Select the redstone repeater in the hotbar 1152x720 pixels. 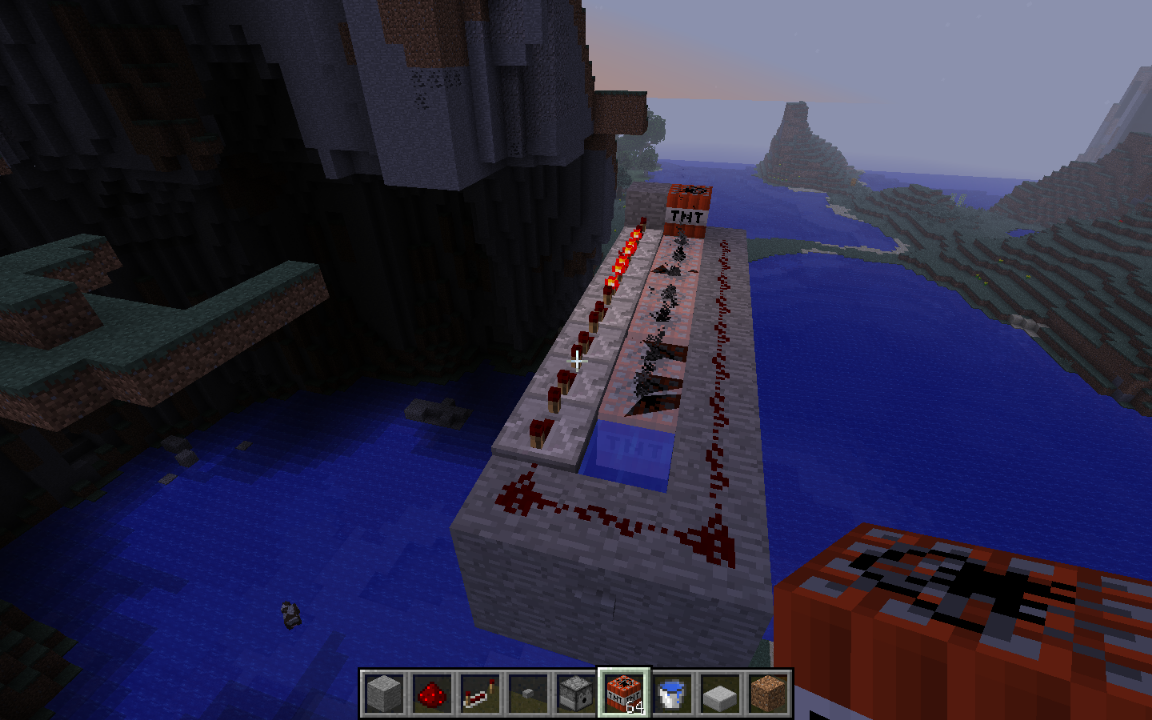tap(479, 692)
